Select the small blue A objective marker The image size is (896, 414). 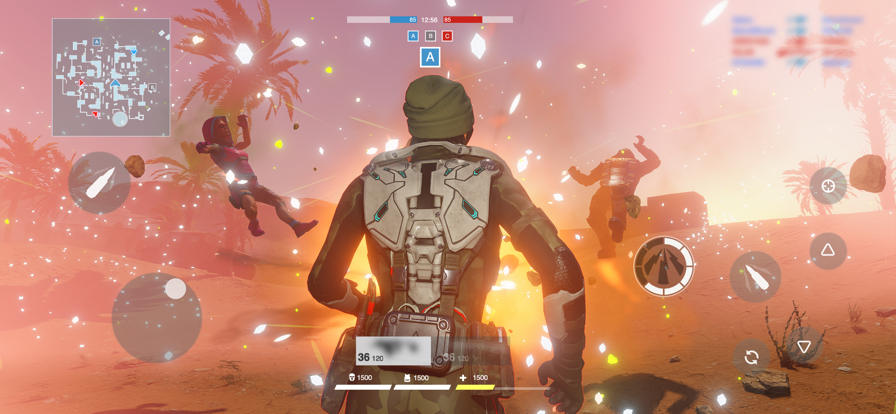pos(413,36)
